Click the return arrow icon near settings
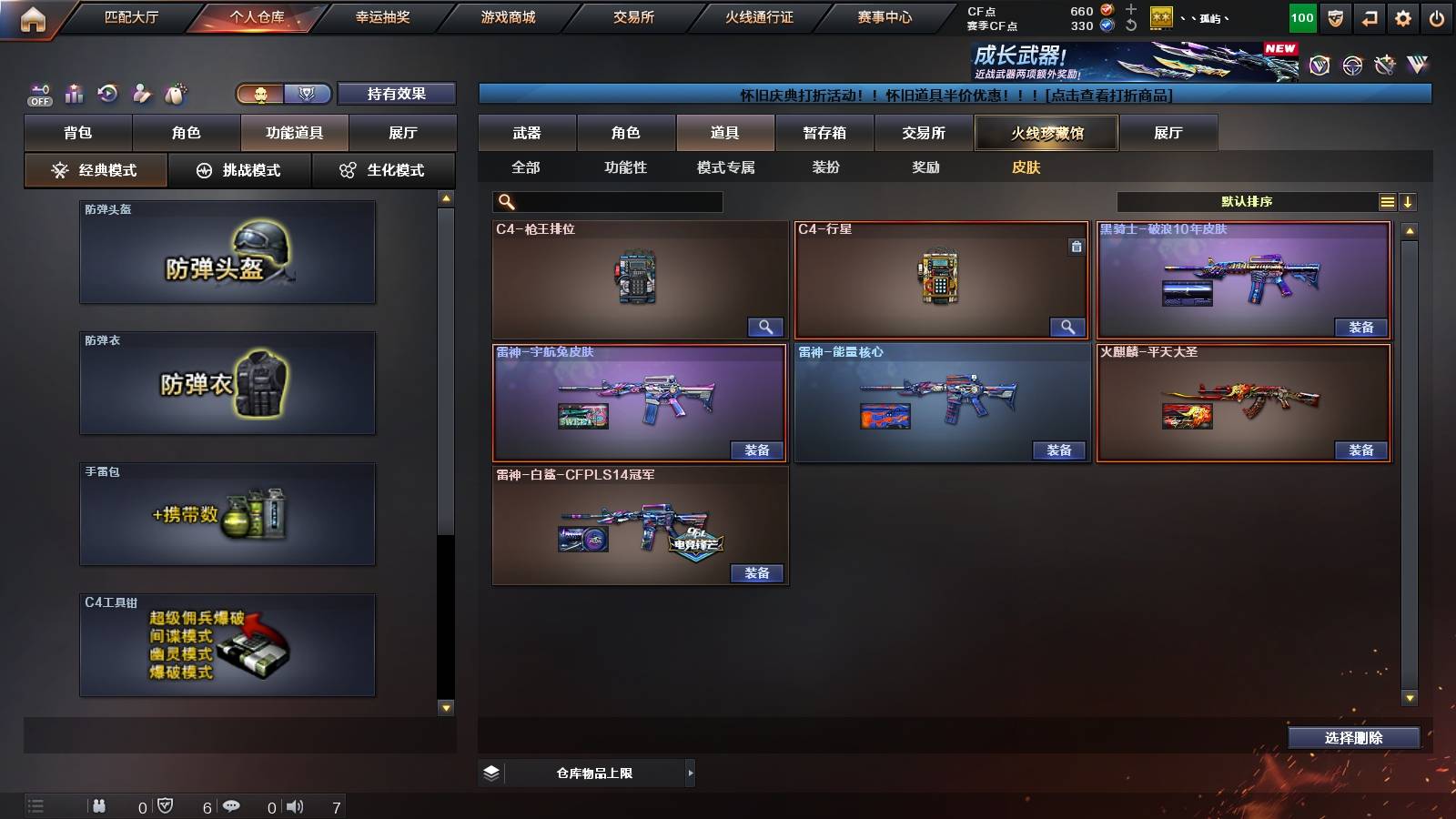The image size is (1456, 819). [1368, 16]
